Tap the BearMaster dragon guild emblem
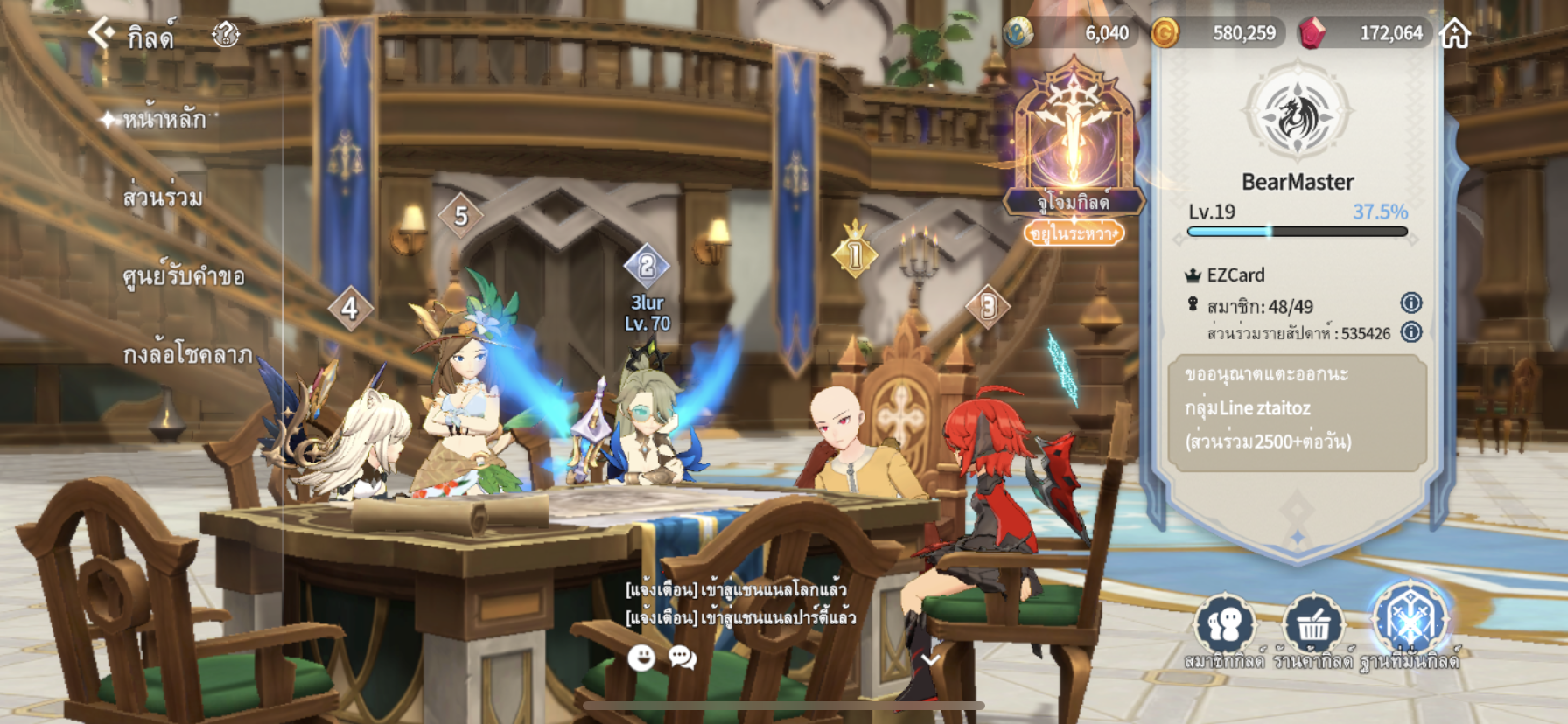The width and height of the screenshot is (1568, 724). coord(1298,115)
